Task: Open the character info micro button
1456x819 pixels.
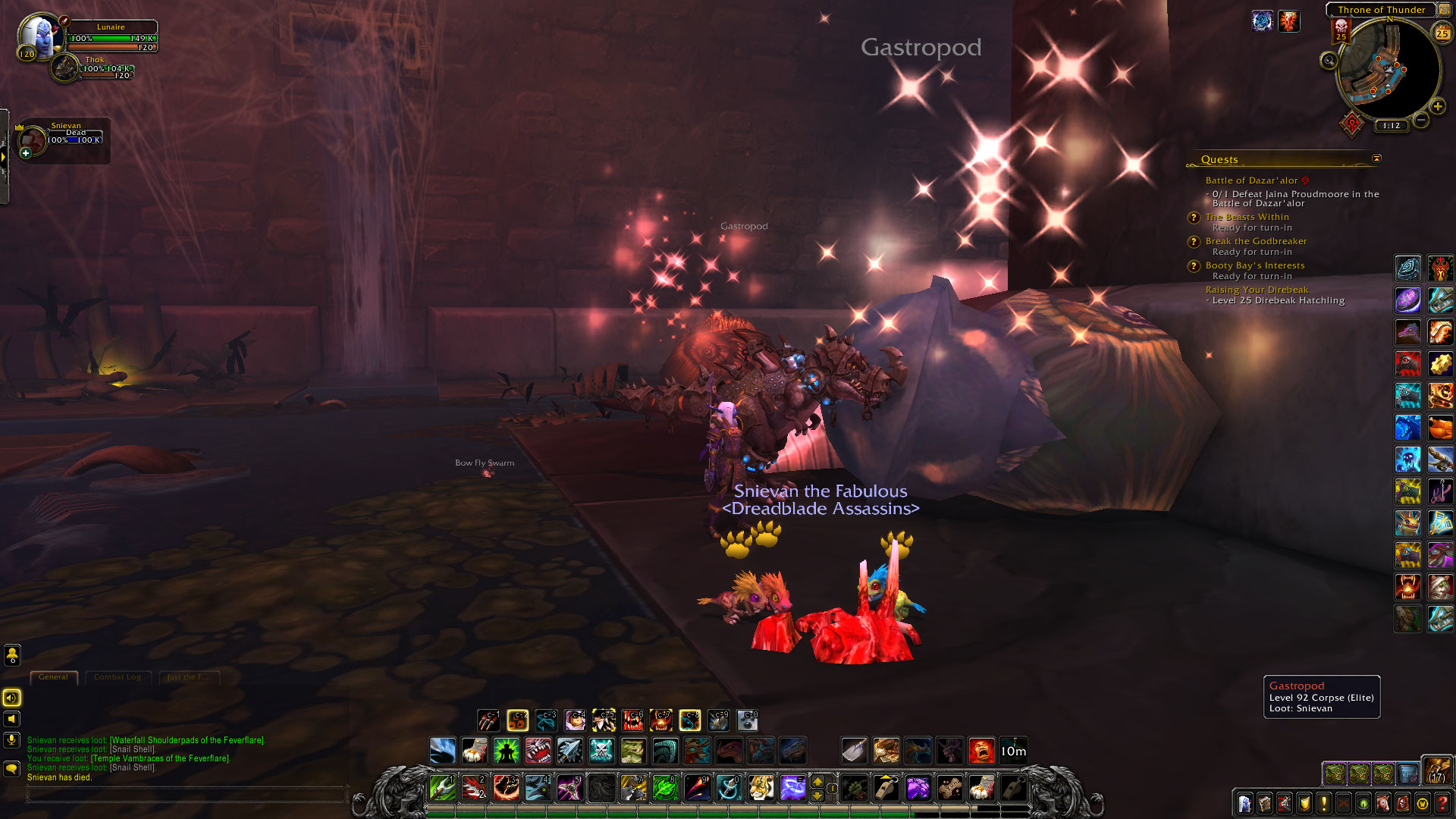Action: [1244, 803]
